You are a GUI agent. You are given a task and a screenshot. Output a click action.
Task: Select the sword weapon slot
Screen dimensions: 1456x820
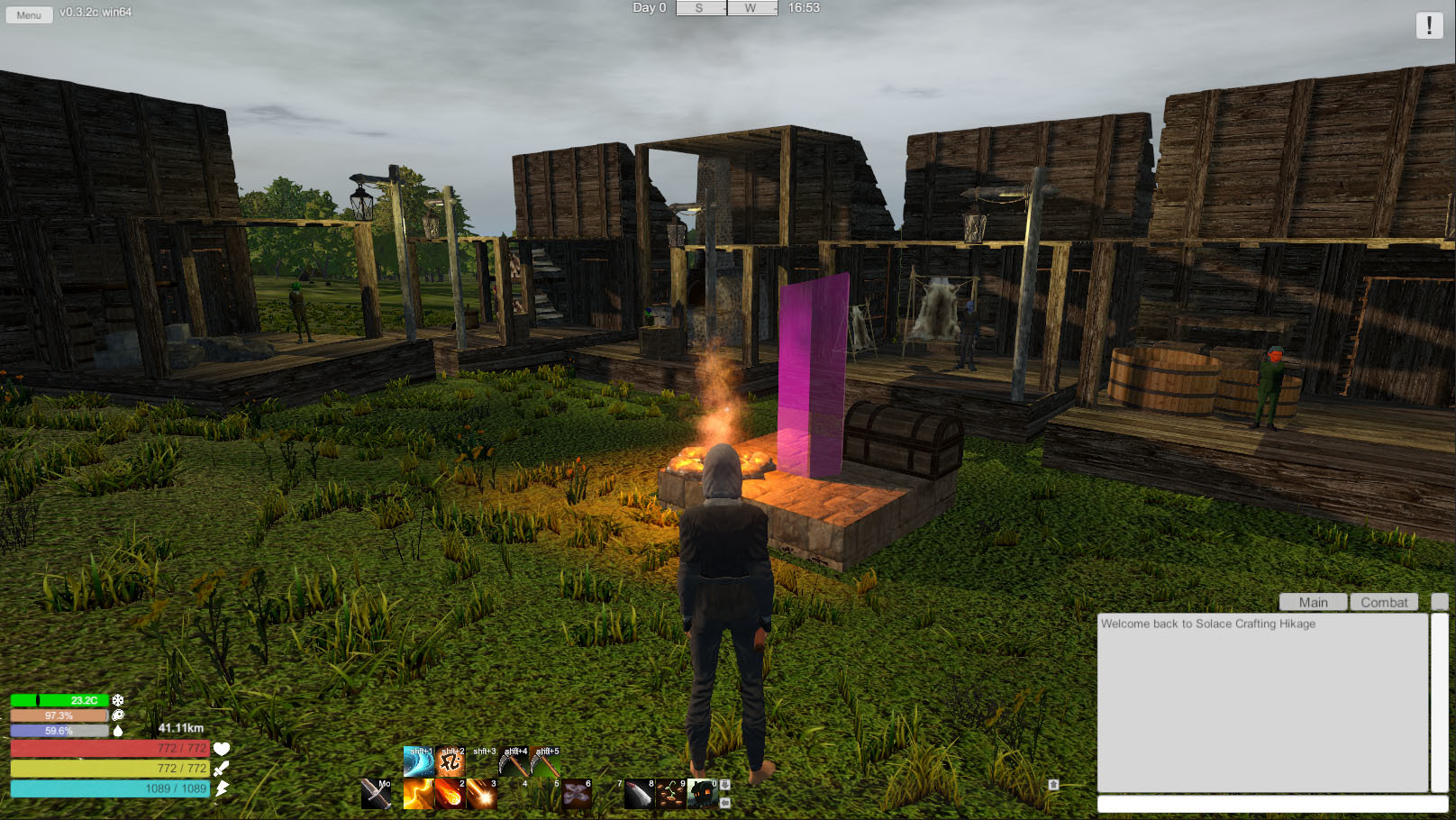click(x=376, y=794)
